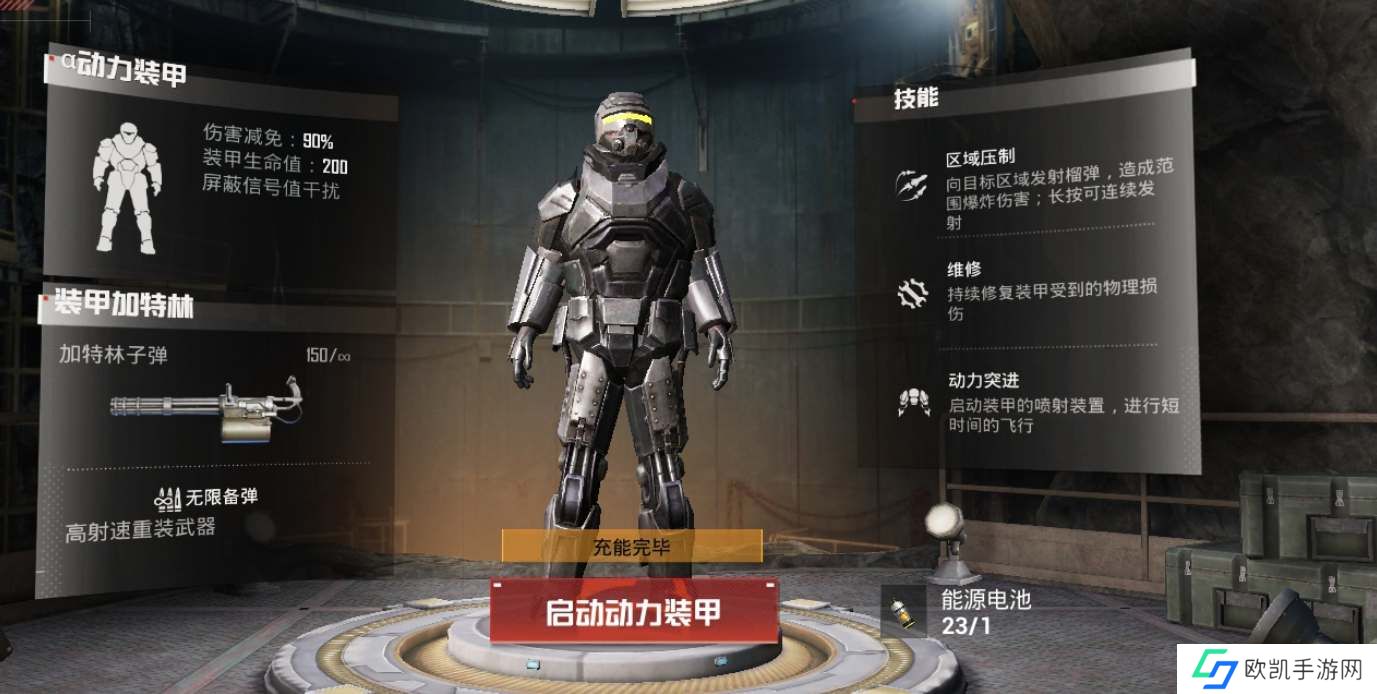Select the 动力突进 jet dash skill icon
Viewport: 1377px width, 694px height.
tap(912, 401)
